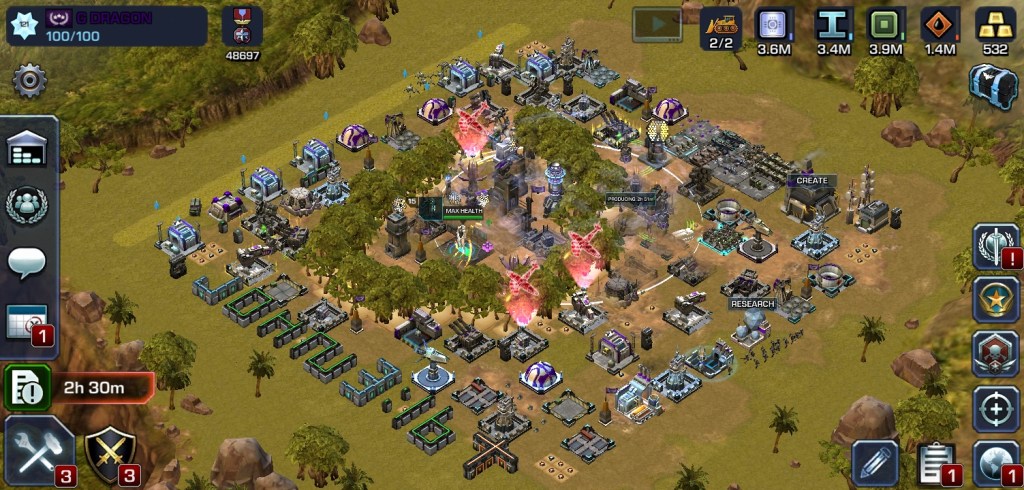Screen dimensions: 1024x490
Task: Open the blue supply crate
Action: click(993, 84)
